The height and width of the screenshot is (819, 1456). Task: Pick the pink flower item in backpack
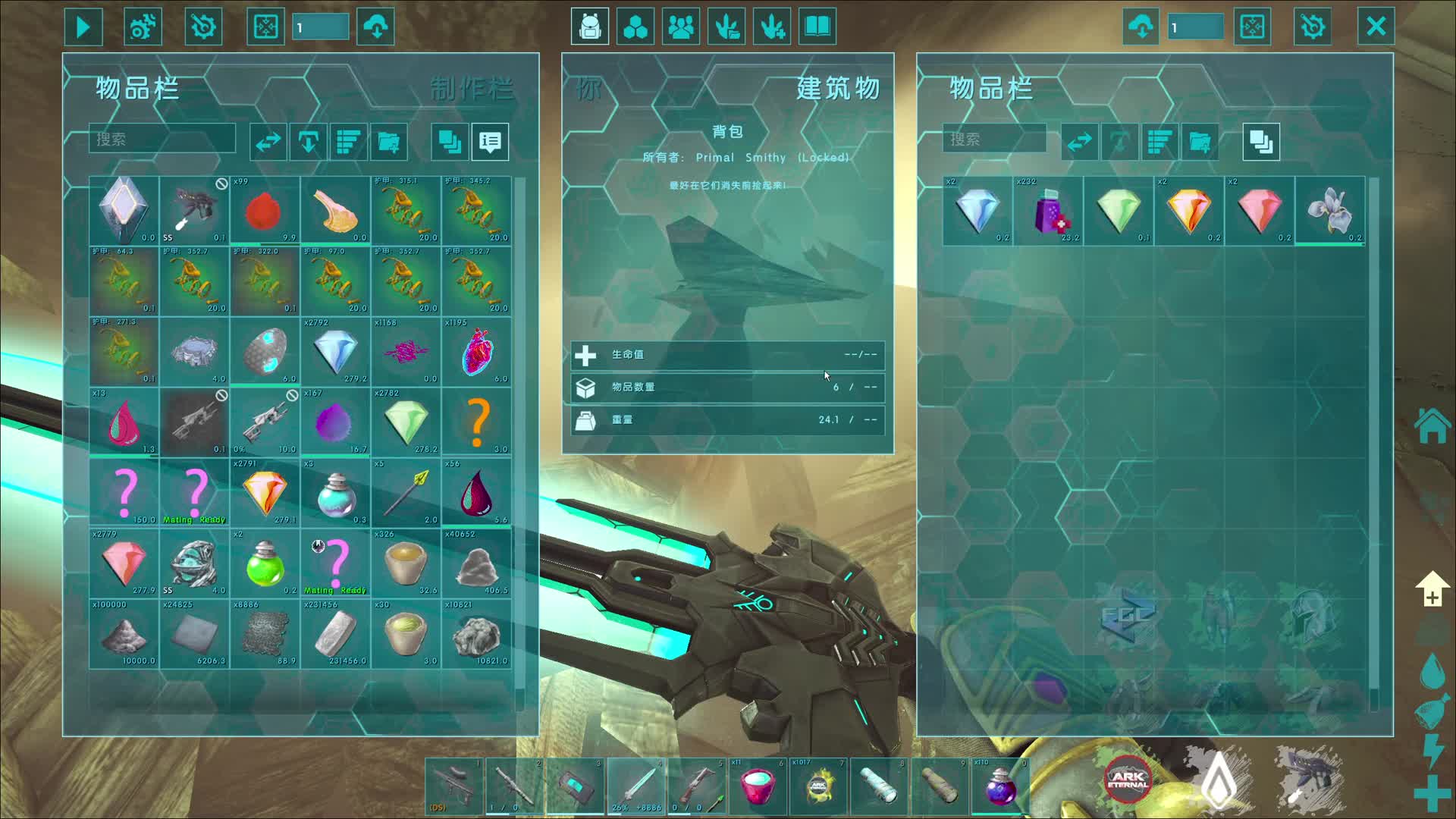(x=1329, y=210)
